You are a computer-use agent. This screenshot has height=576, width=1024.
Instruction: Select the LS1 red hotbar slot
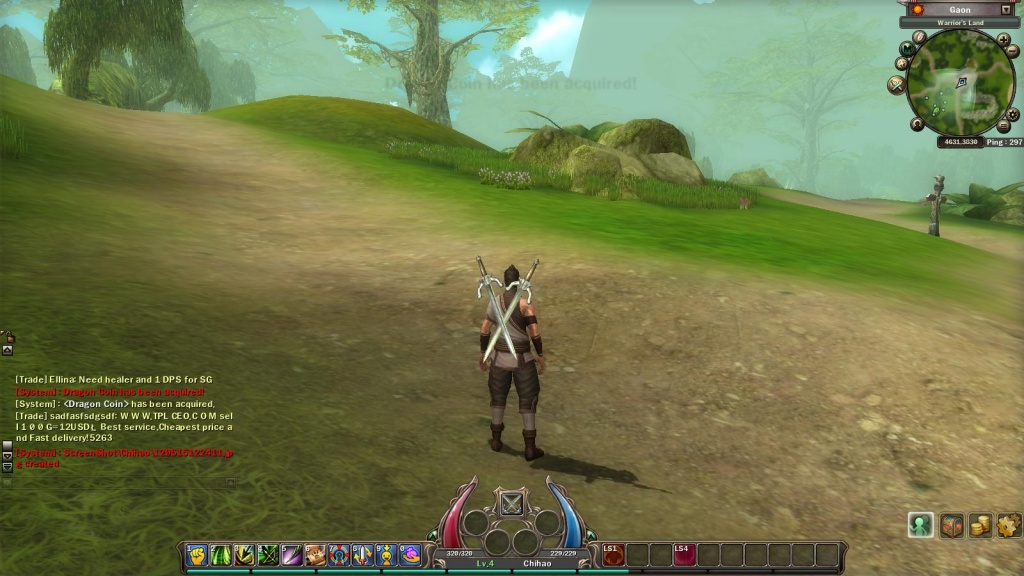point(613,555)
